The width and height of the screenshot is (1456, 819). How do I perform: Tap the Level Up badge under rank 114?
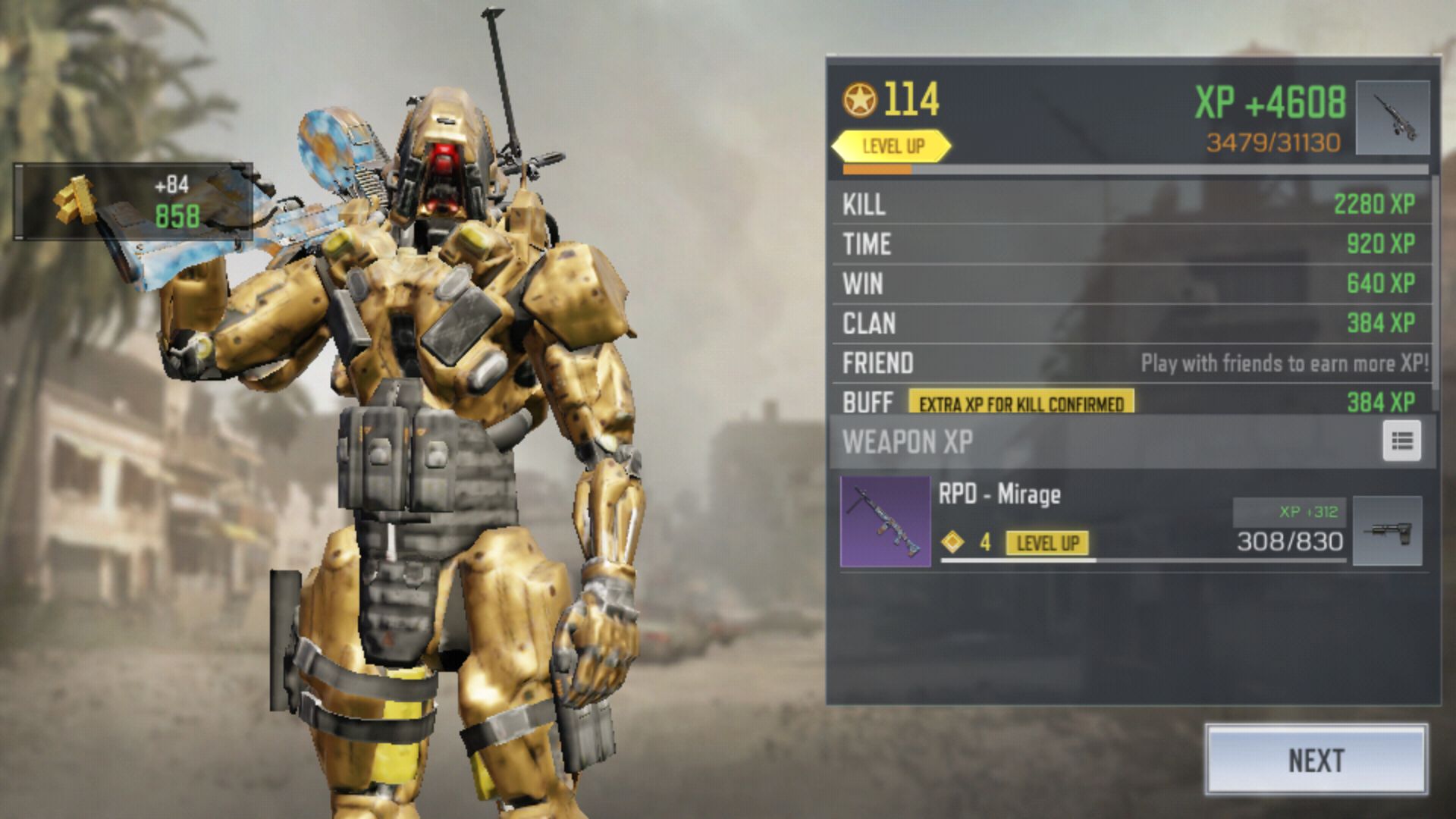pyautogui.click(x=892, y=146)
